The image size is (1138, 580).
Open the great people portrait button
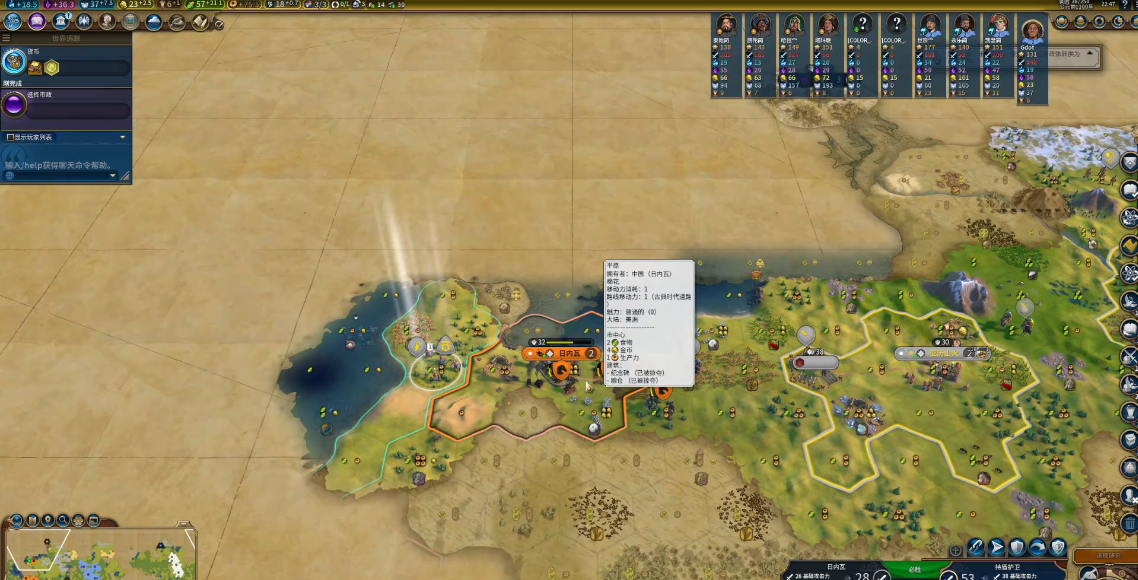pyautogui.click(x=106, y=21)
